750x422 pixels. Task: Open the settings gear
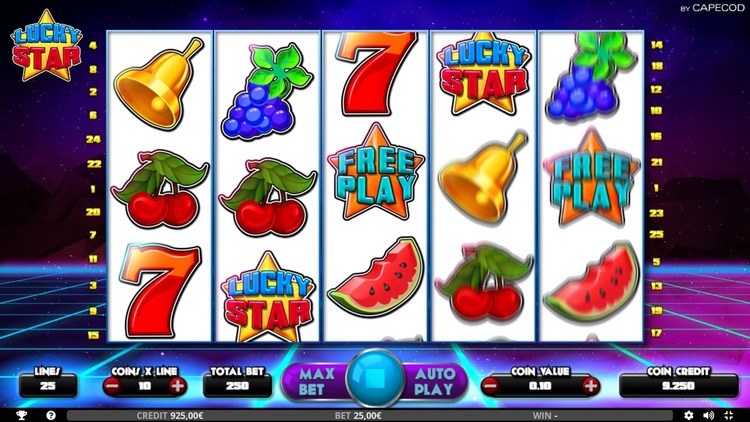(x=688, y=414)
